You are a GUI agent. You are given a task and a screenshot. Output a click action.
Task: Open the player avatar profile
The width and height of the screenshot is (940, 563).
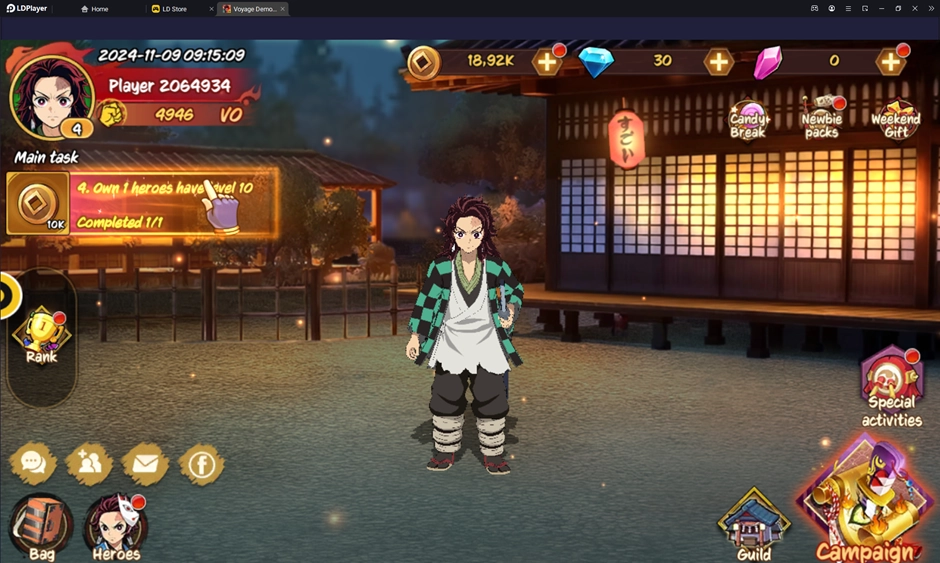click(50, 97)
